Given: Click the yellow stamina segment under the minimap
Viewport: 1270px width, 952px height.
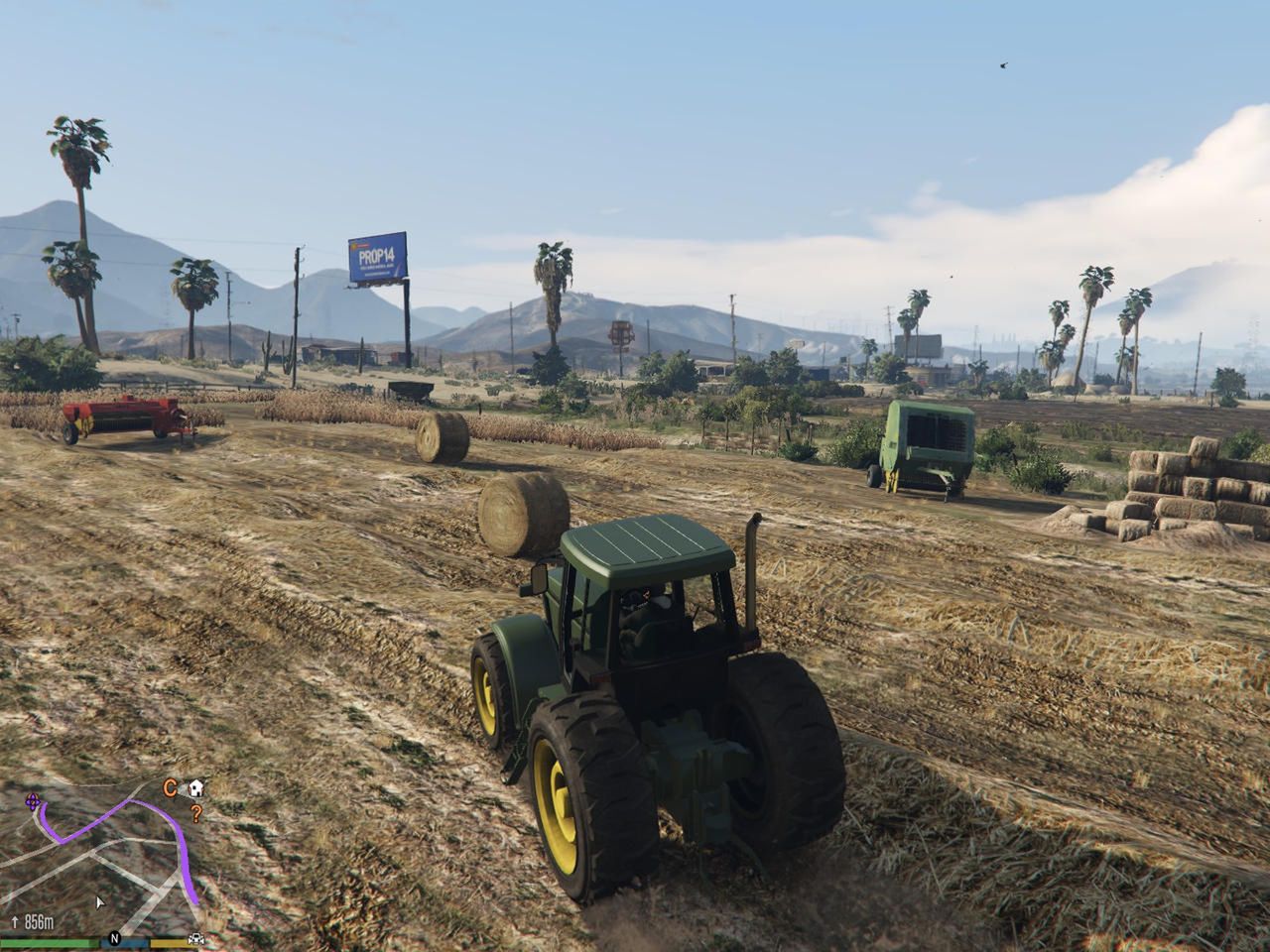Looking at the screenshot, I should click(x=169, y=944).
